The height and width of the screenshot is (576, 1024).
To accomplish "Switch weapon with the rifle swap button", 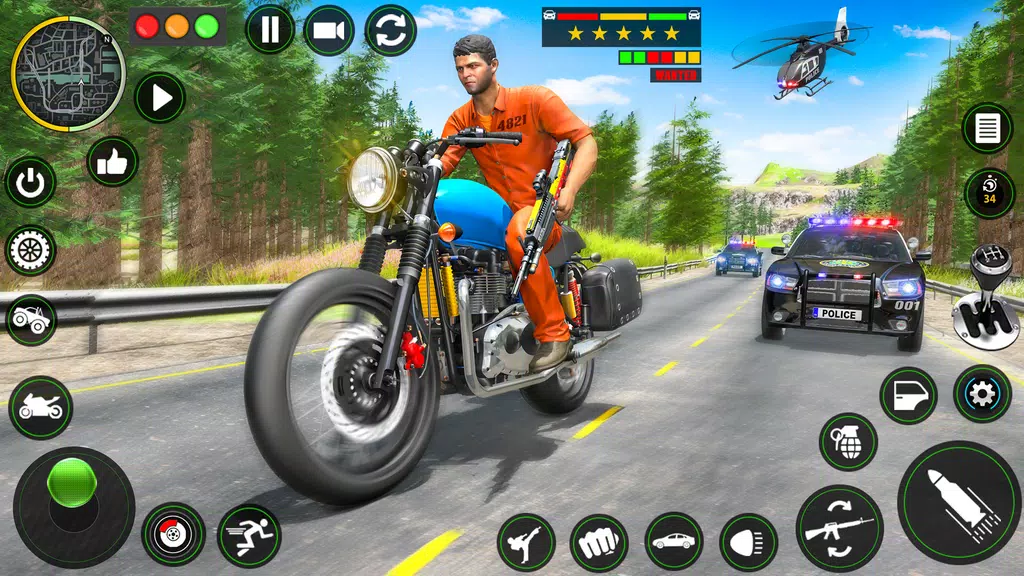I will pyautogui.click(x=839, y=528).
